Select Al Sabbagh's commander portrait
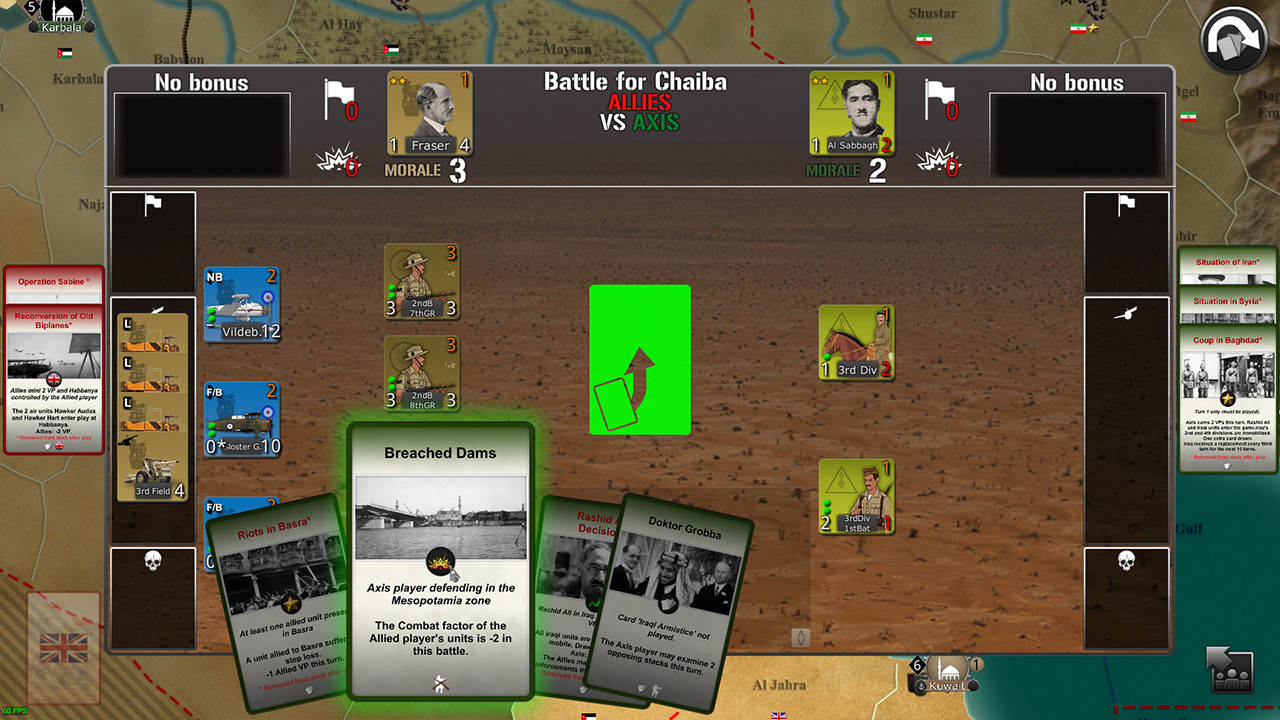 pos(851,110)
